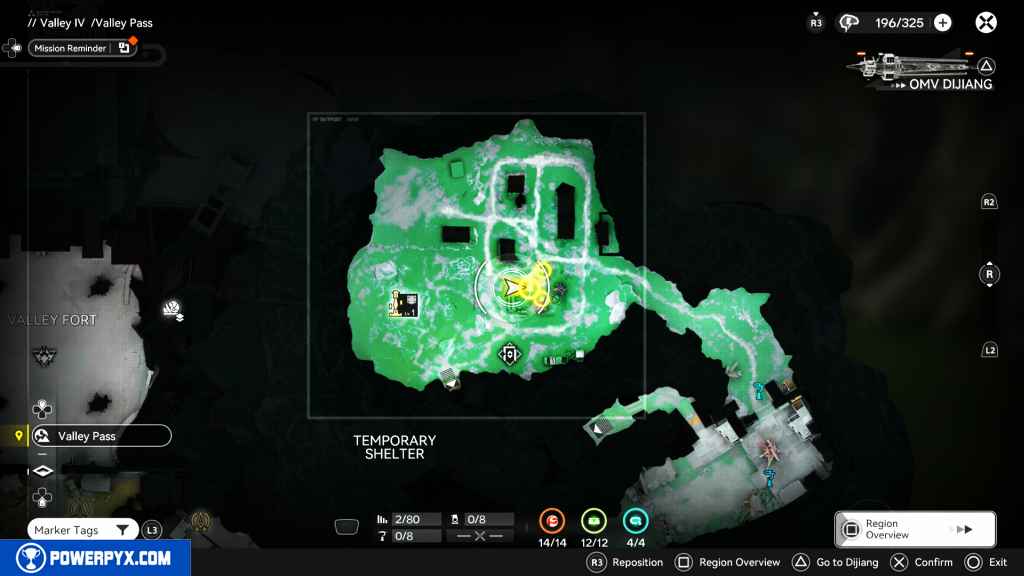The height and width of the screenshot is (576, 1024).
Task: Click the upper cyan question mark marker
Action: coord(760,390)
